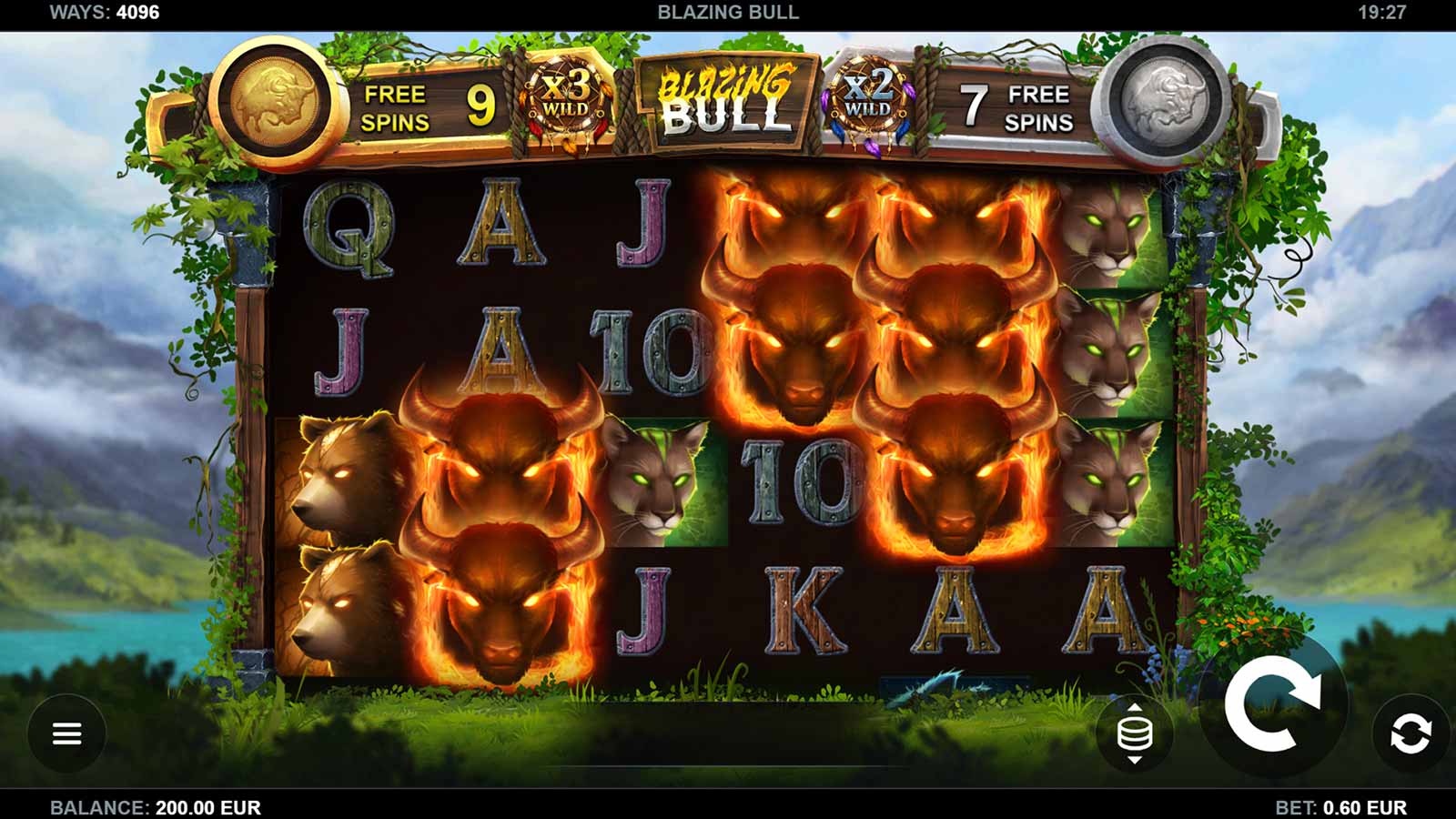Expand the hamburger menu options
Image resolution: width=1456 pixels, height=819 pixels.
tap(68, 733)
